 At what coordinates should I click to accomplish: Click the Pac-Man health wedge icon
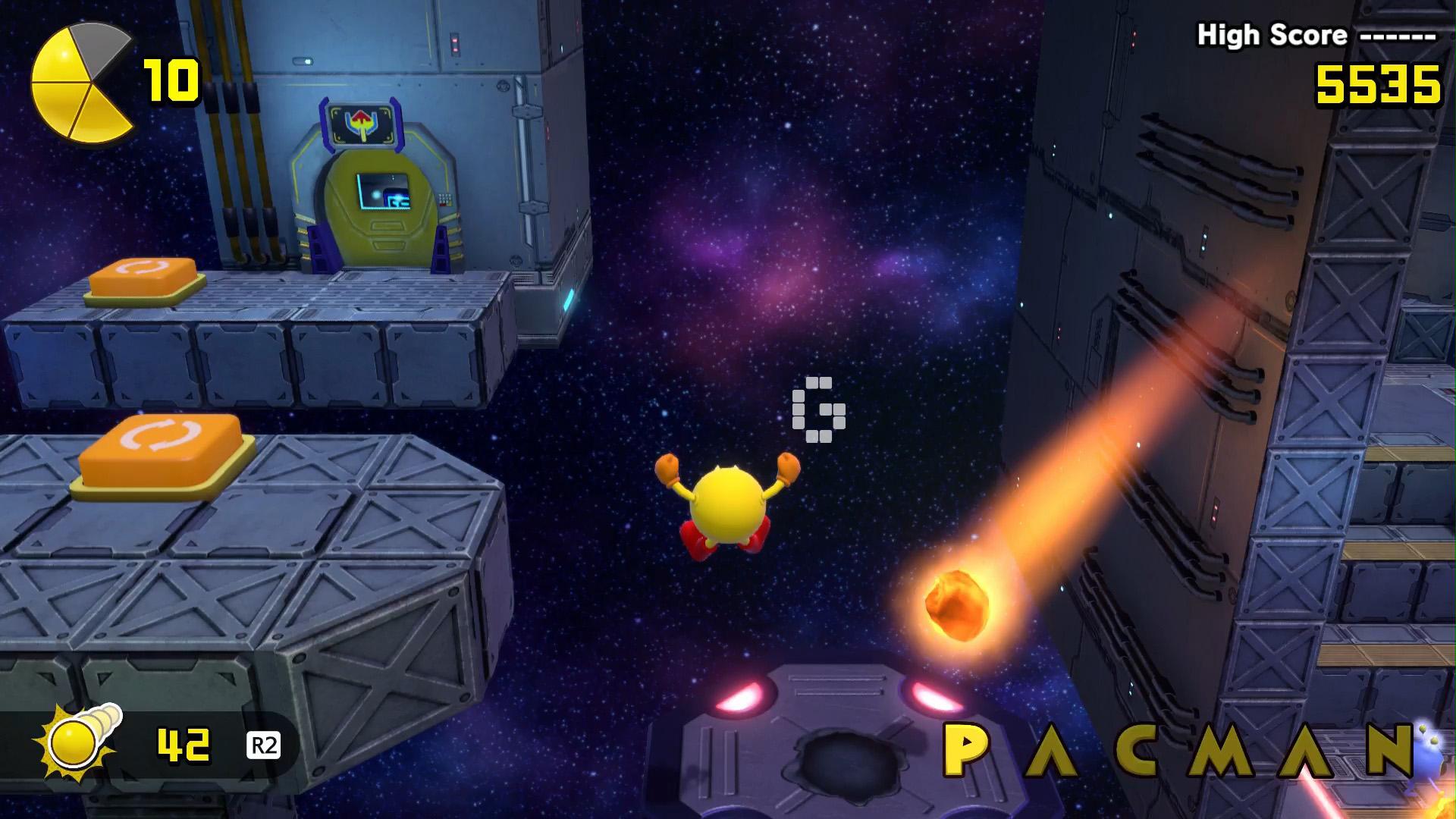tap(80, 83)
